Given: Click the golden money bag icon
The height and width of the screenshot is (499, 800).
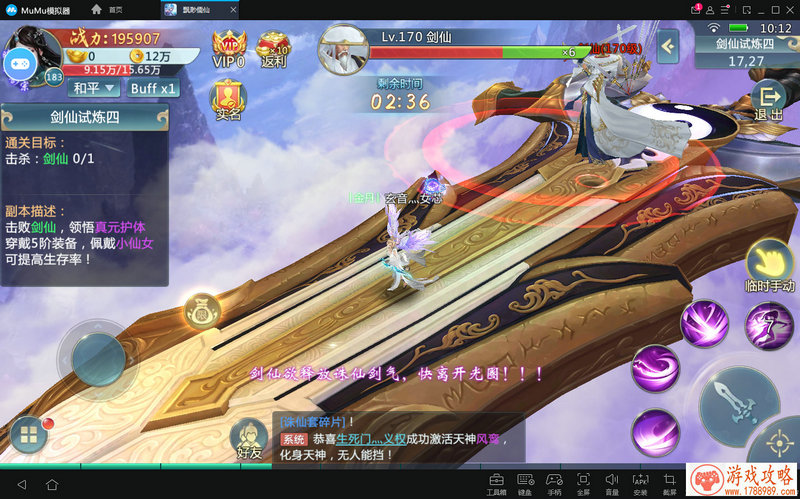Looking at the screenshot, I should pos(201,313).
